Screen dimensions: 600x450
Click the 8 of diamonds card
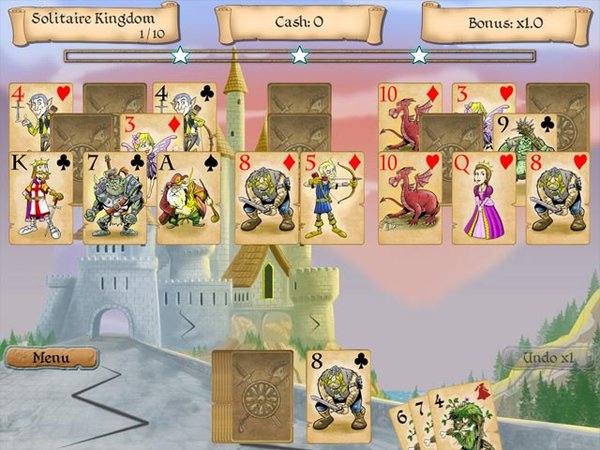266,198
